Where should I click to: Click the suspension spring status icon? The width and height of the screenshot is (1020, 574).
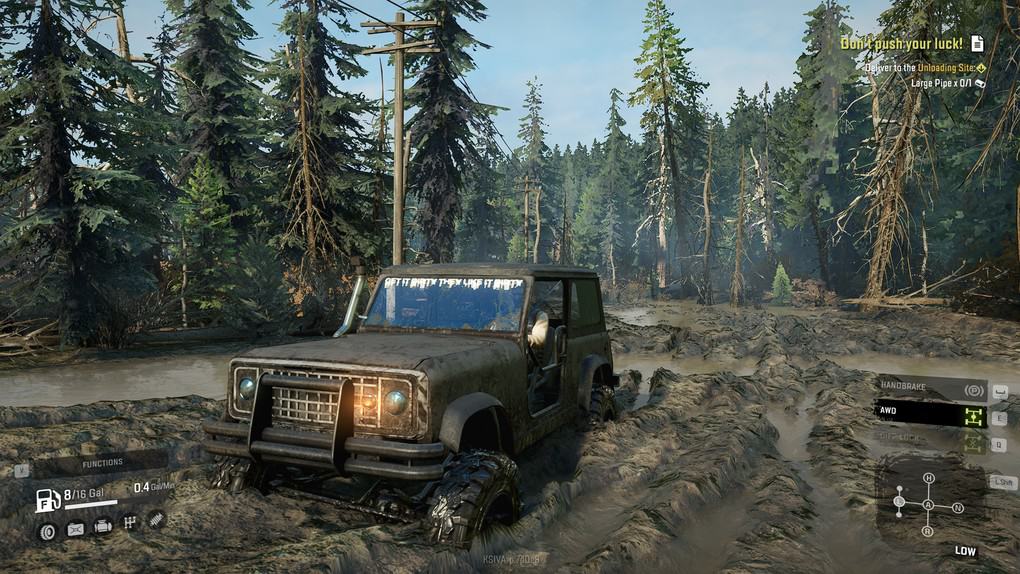coord(157,519)
